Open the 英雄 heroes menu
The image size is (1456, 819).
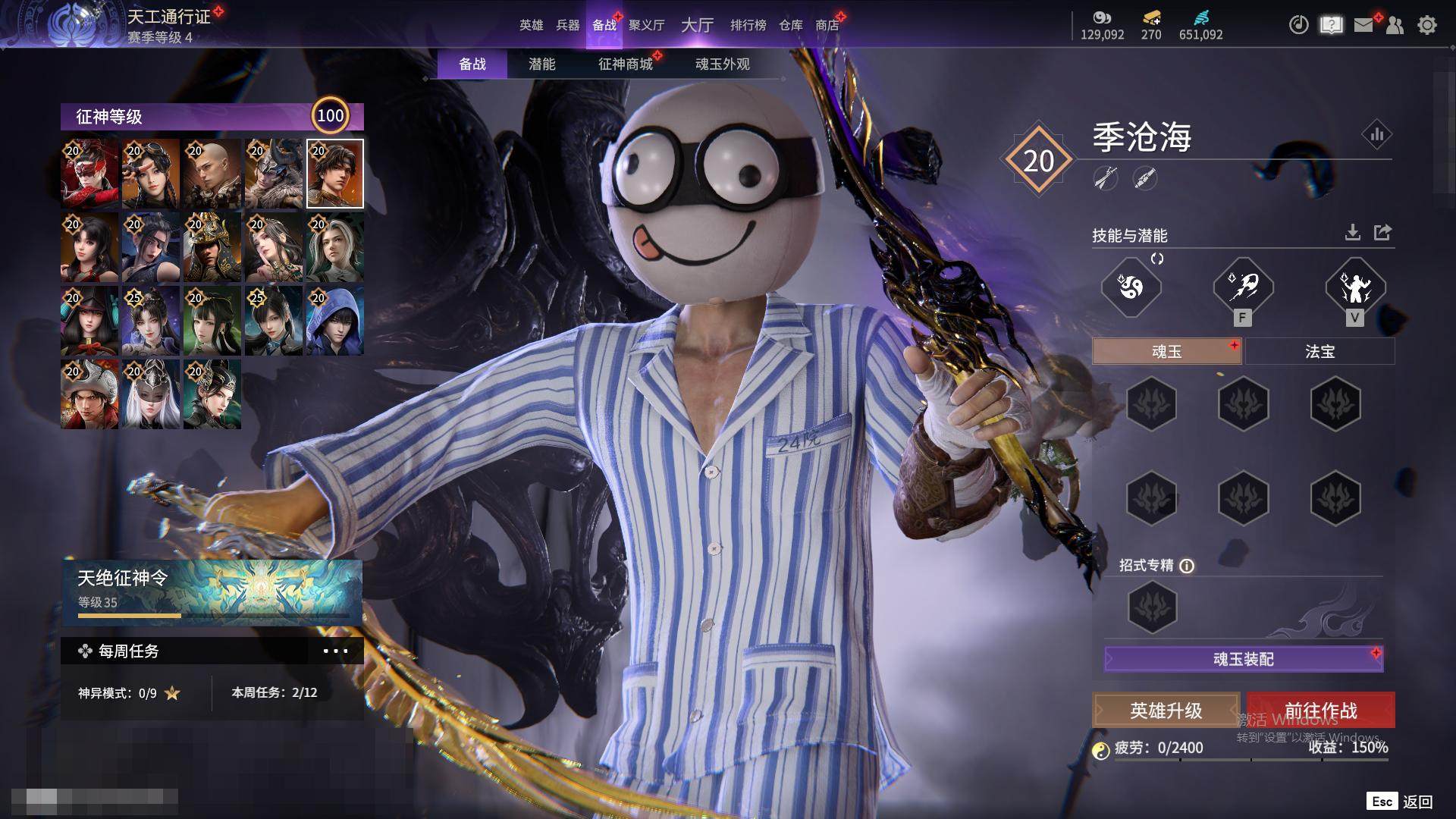pos(531,25)
